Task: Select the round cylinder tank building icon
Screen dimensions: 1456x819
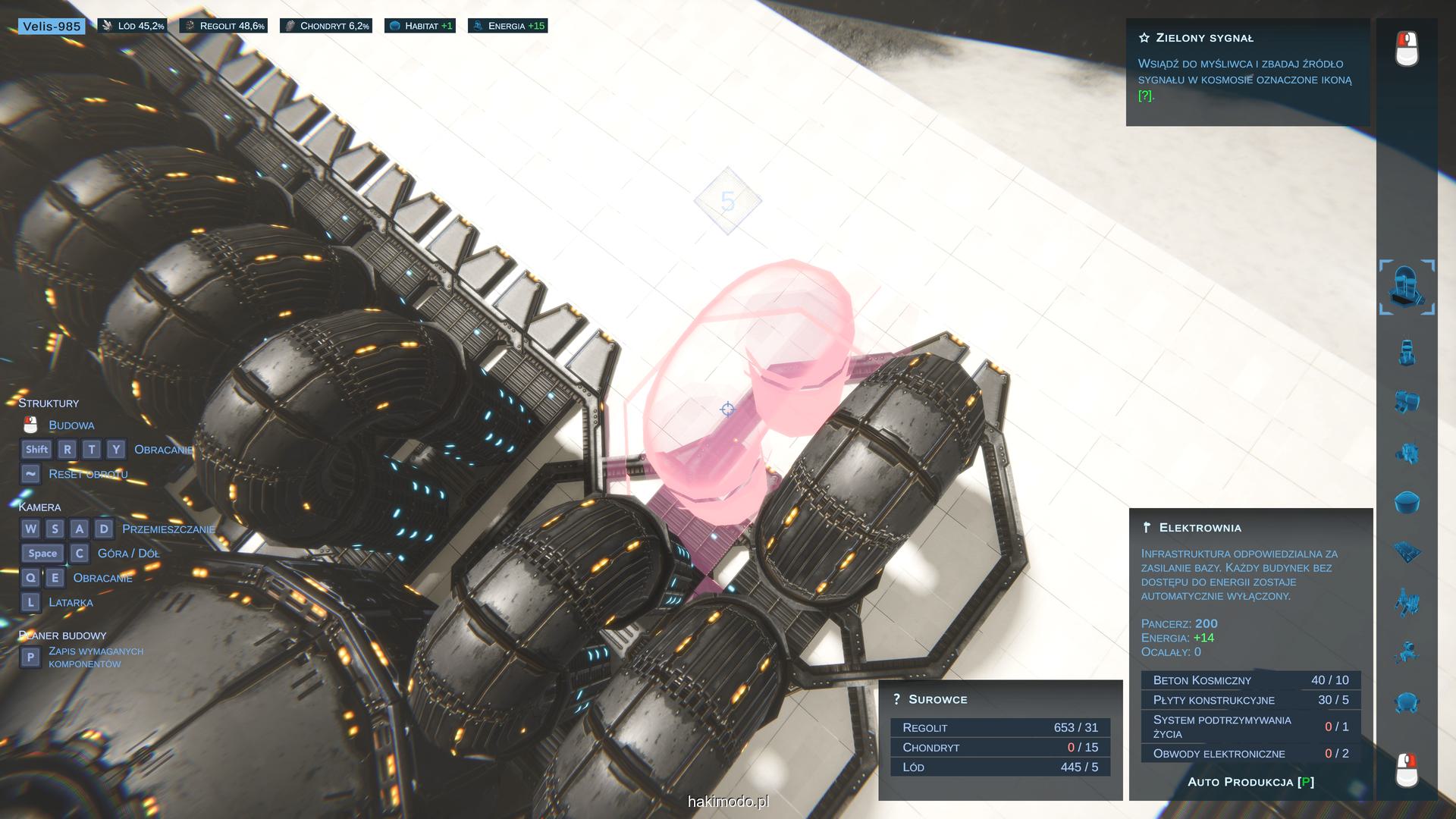Action: click(1407, 502)
